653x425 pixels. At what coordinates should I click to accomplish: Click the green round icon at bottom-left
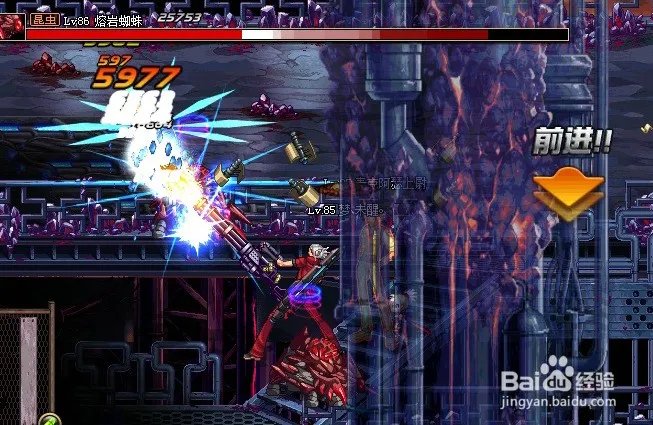47,419
